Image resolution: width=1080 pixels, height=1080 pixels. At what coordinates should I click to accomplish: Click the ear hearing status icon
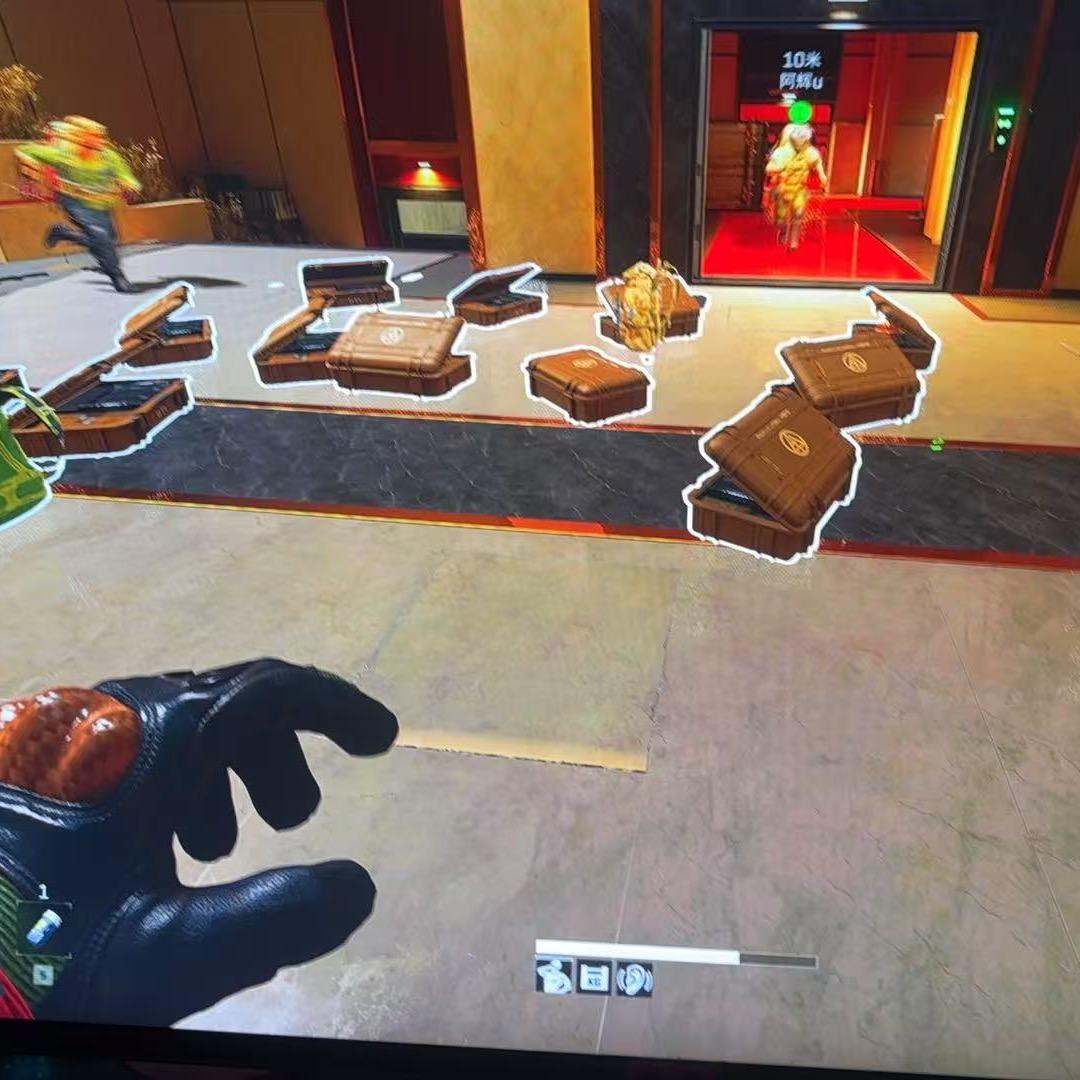click(634, 978)
